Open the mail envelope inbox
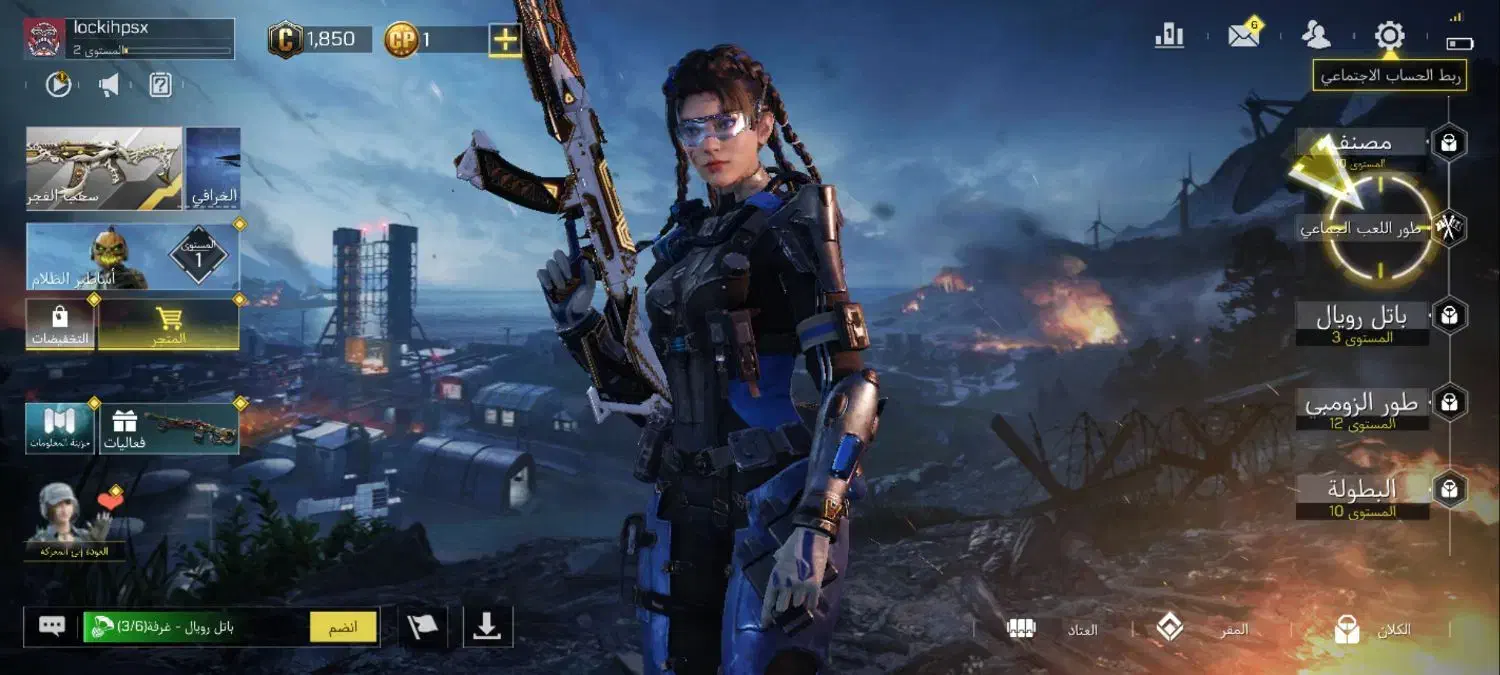The image size is (1500, 675). click(1244, 37)
